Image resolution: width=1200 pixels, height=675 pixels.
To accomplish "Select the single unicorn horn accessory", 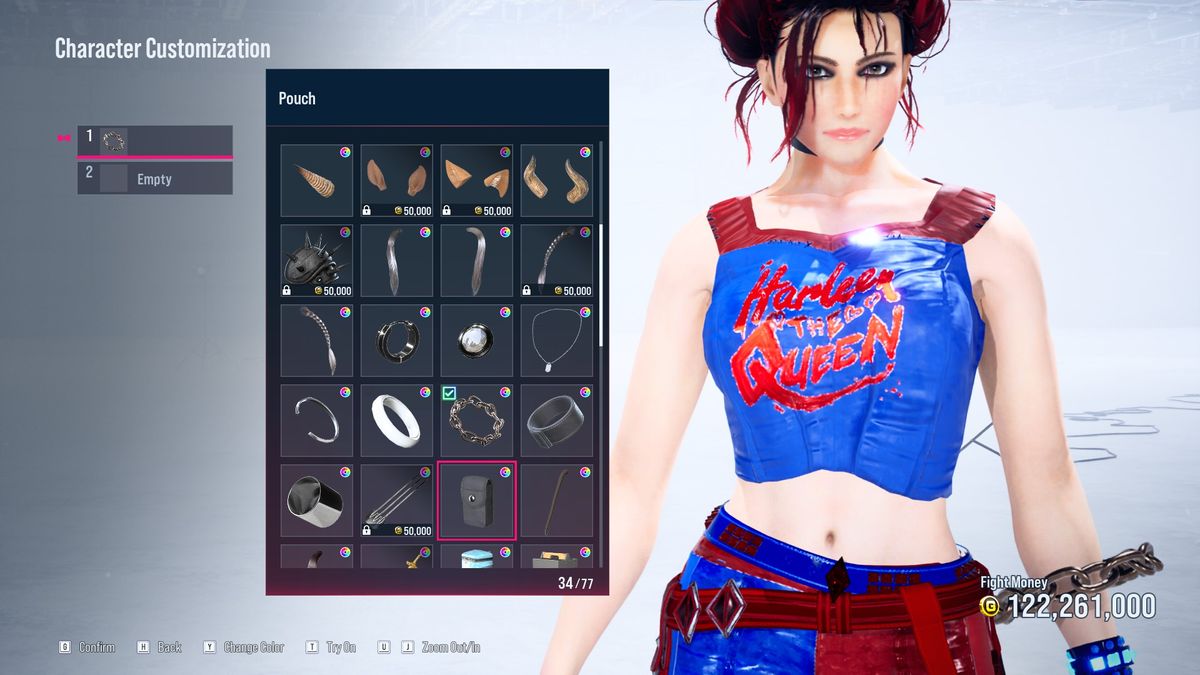I will tap(316, 181).
